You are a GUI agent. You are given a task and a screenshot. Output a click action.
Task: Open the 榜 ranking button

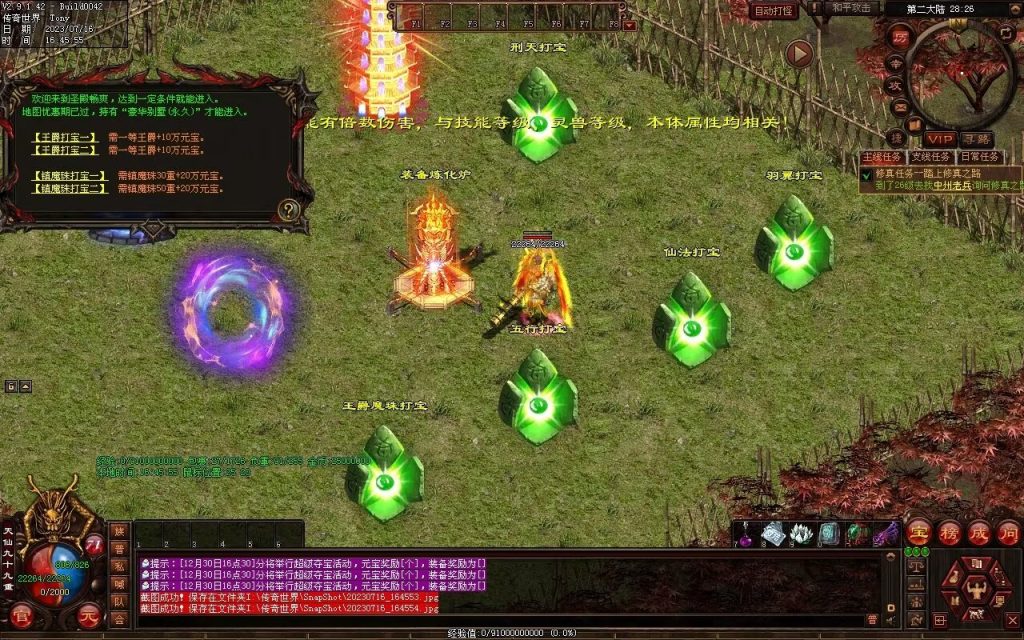(949, 532)
